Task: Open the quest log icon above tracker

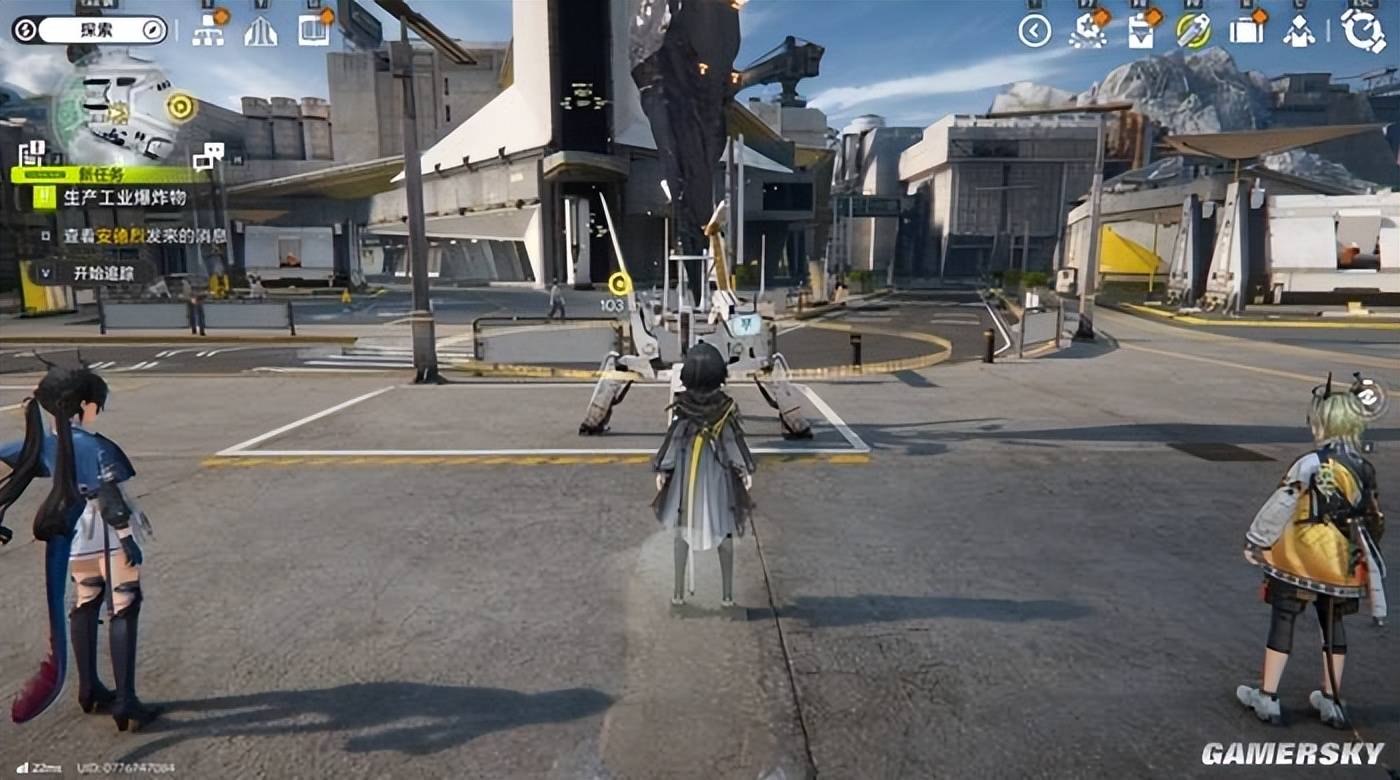Action: 31,154
